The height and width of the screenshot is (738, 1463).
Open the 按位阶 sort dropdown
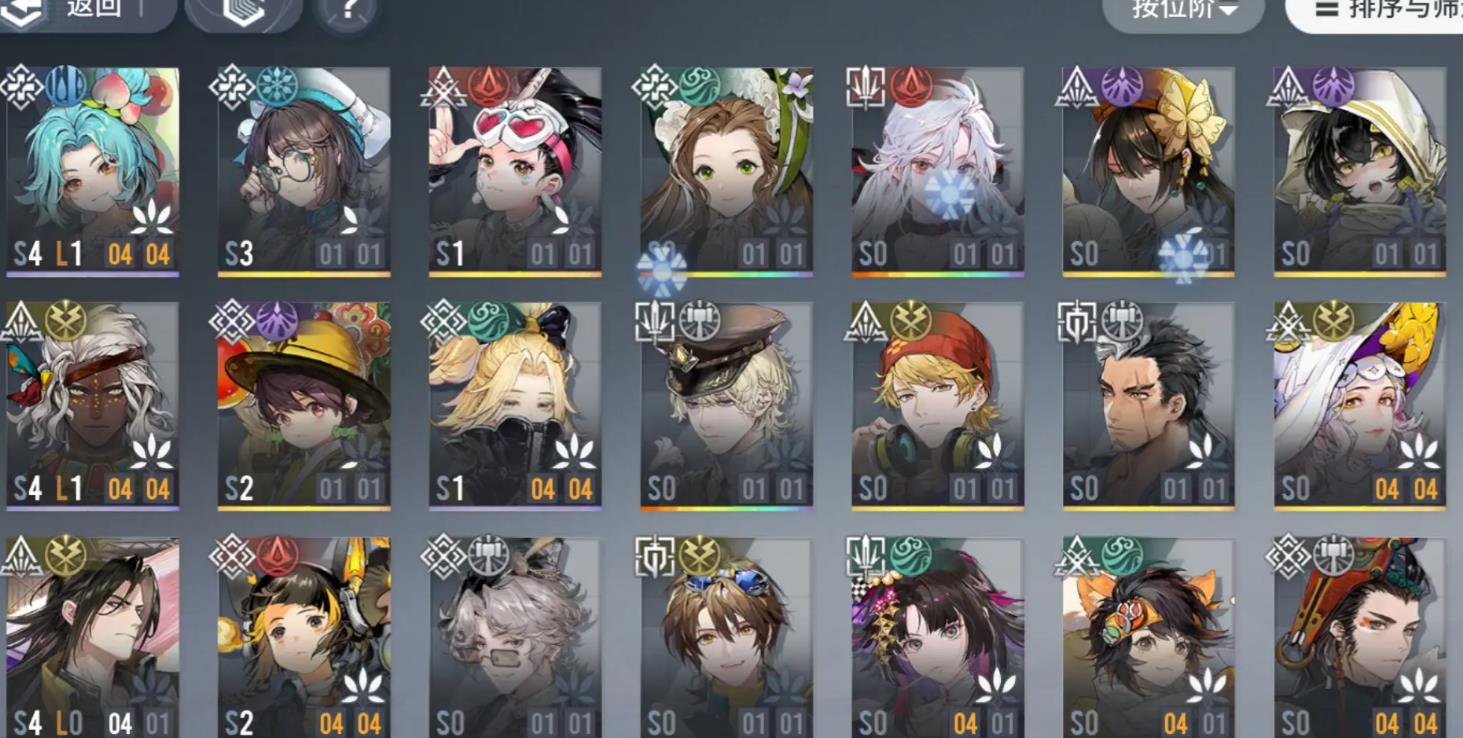click(x=1184, y=10)
